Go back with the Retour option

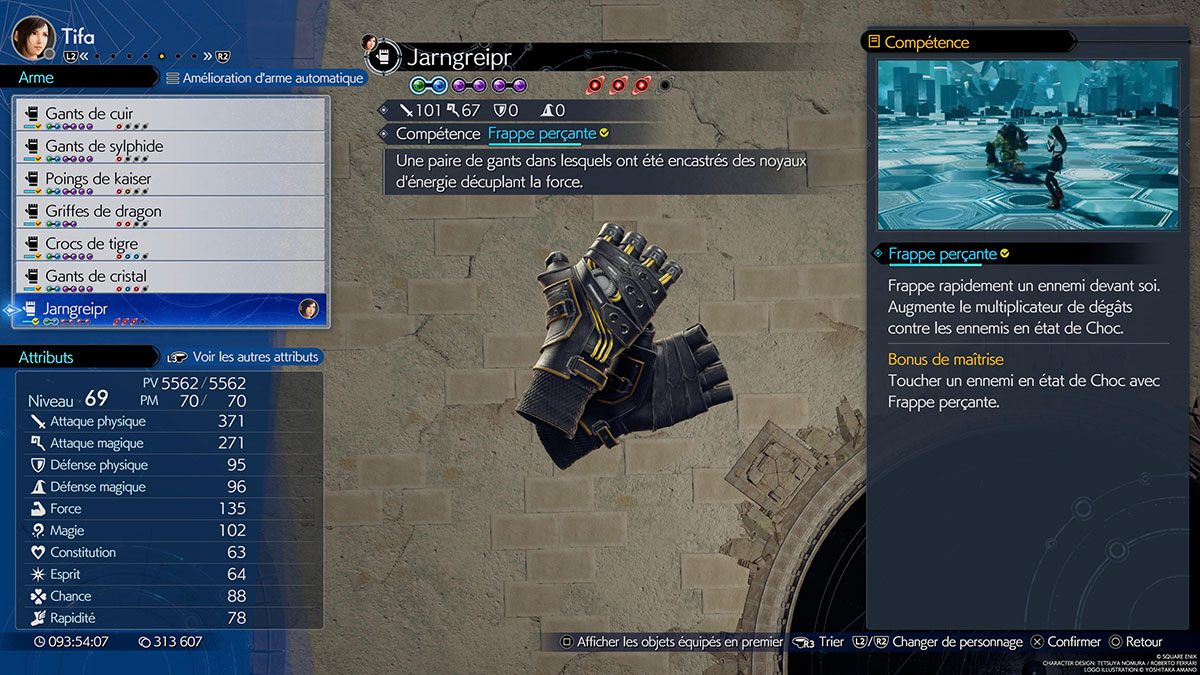[x=1135, y=642]
